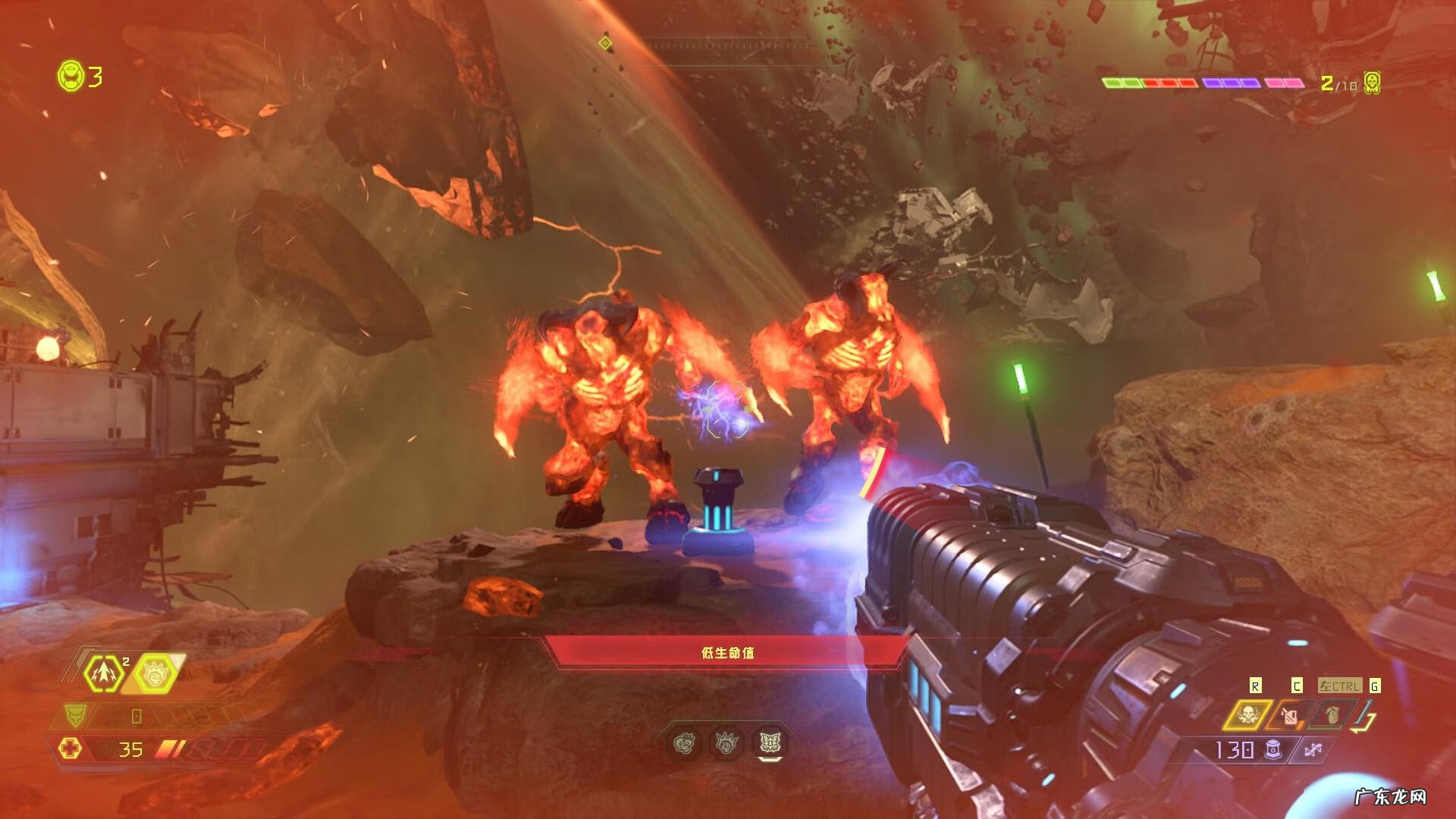Open the demon skull kill tracker icon
The image size is (1456, 819).
1371,83
